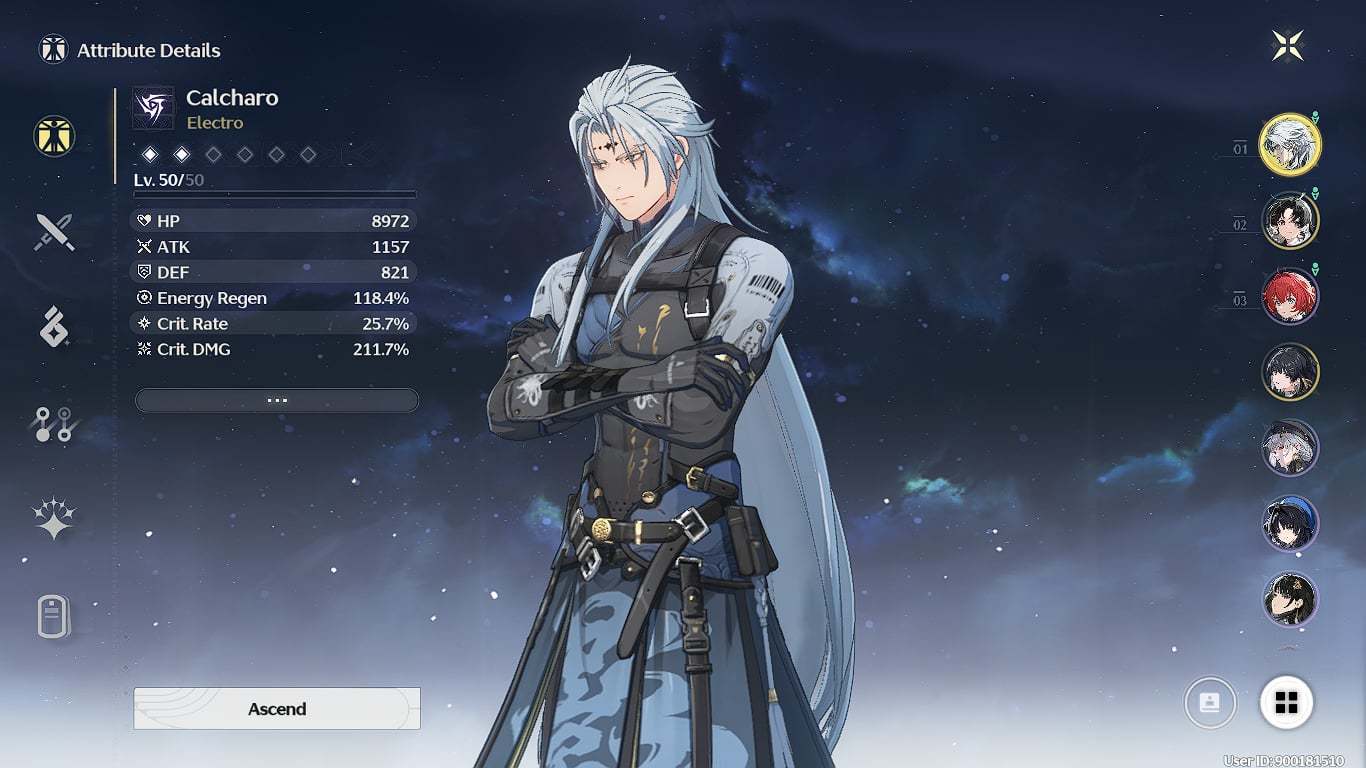Select Calcharo's portrait in team slot 01

point(1290,145)
